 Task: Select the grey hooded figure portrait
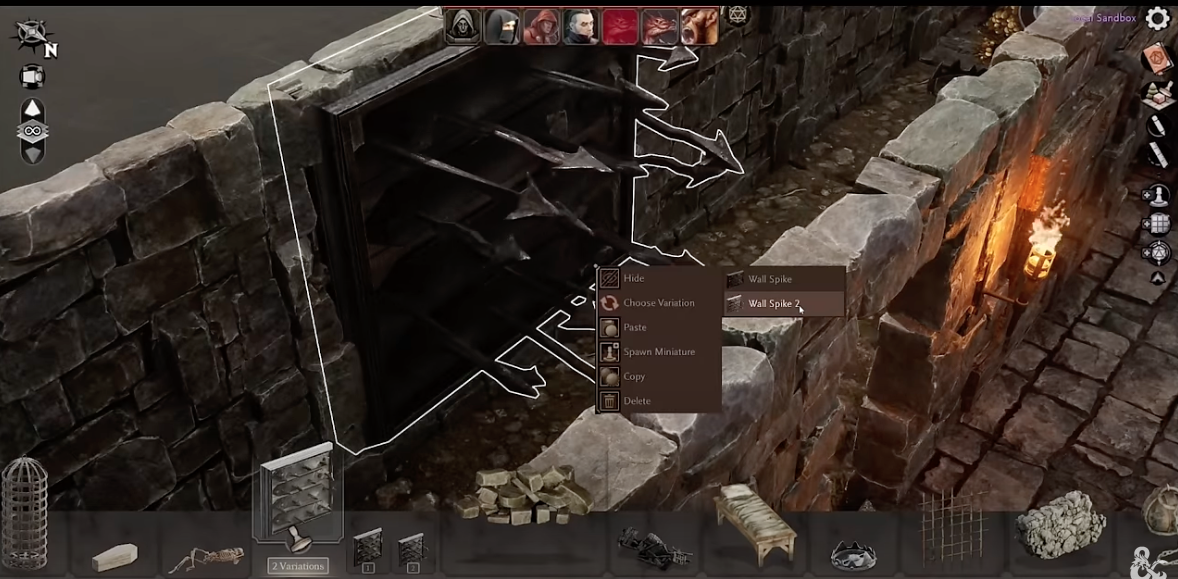click(463, 26)
